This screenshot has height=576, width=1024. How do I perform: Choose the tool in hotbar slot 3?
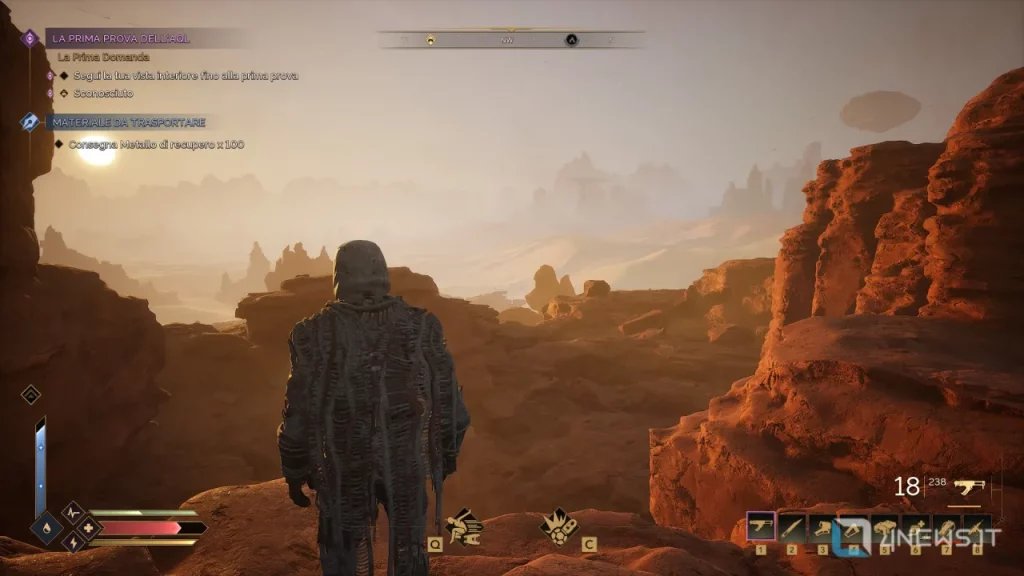pos(823,527)
